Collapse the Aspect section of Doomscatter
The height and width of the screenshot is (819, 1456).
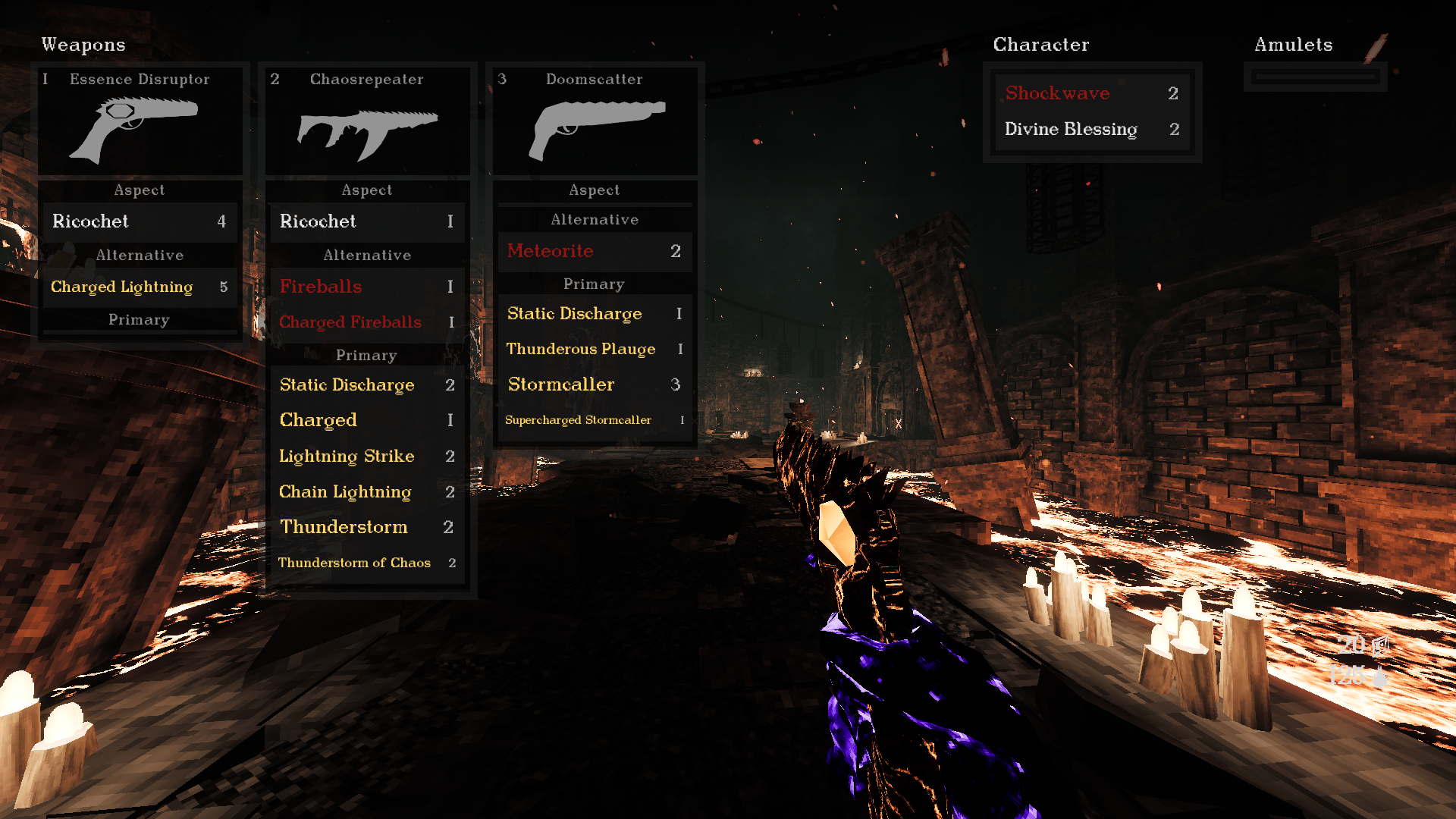[x=595, y=190]
